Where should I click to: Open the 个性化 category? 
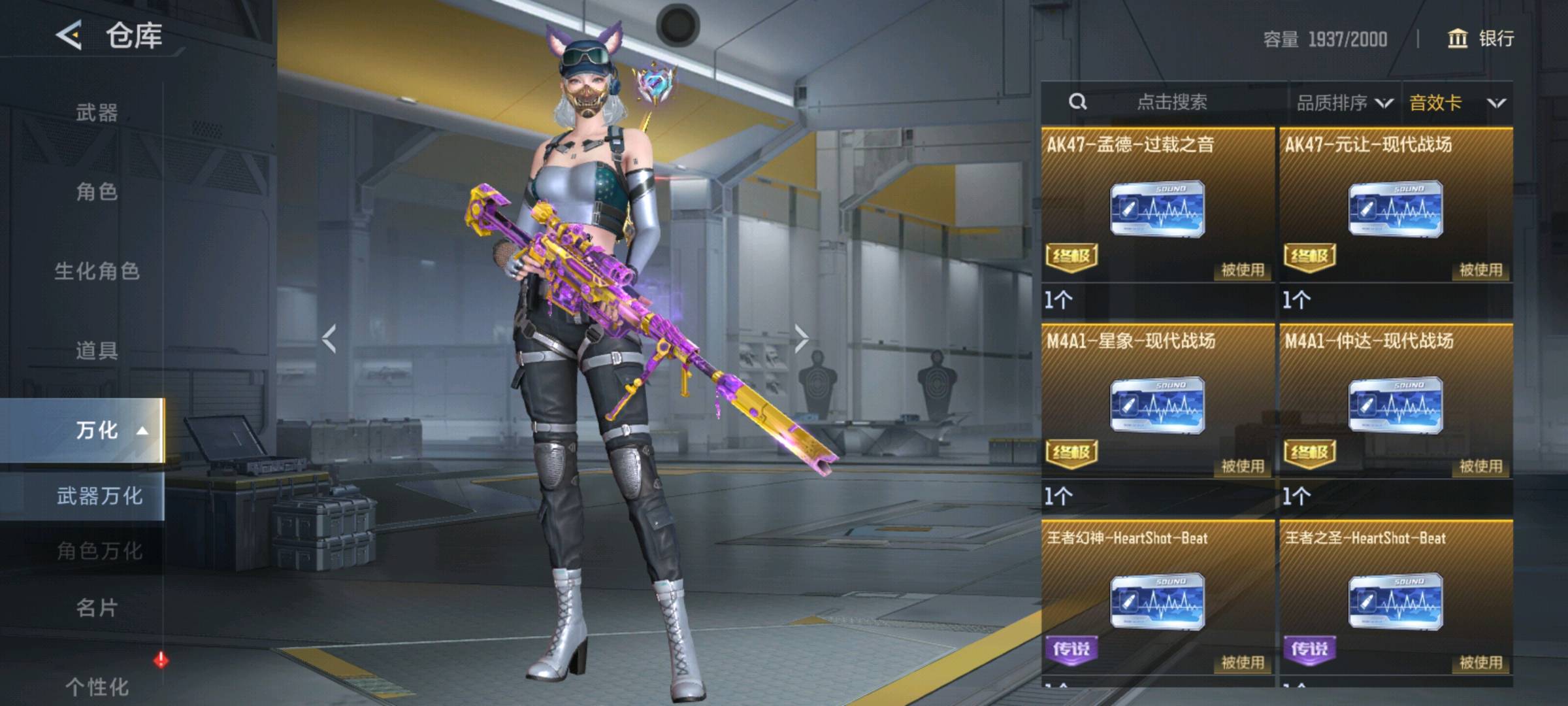(97, 686)
